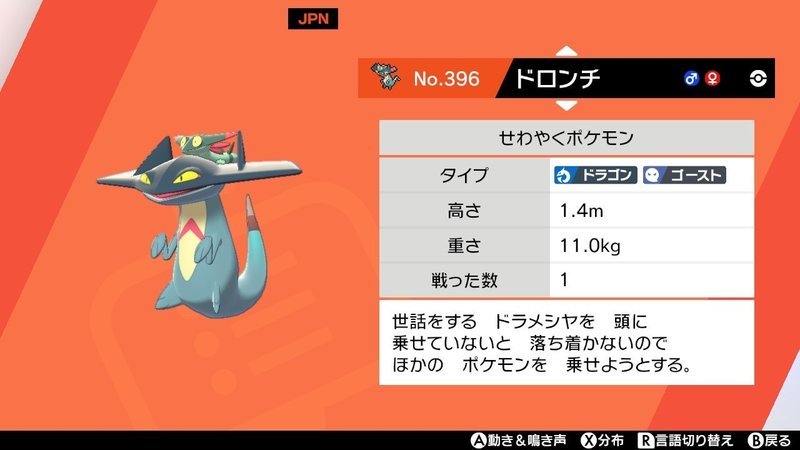Click the down arrow below the name bar
This screenshot has width=800, height=450.
pos(565,104)
